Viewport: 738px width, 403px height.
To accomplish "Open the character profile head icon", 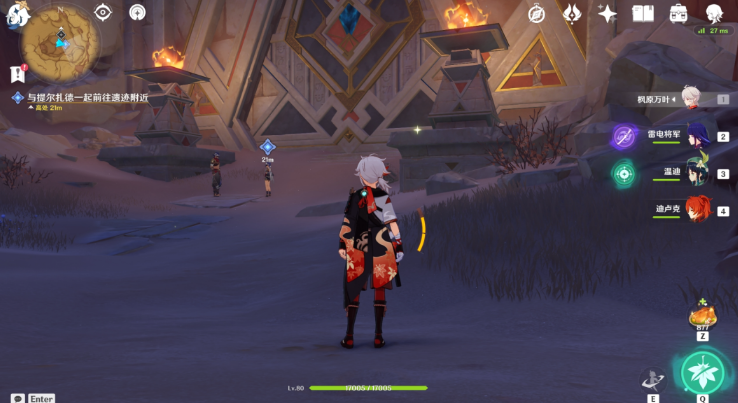I will click(x=714, y=13).
